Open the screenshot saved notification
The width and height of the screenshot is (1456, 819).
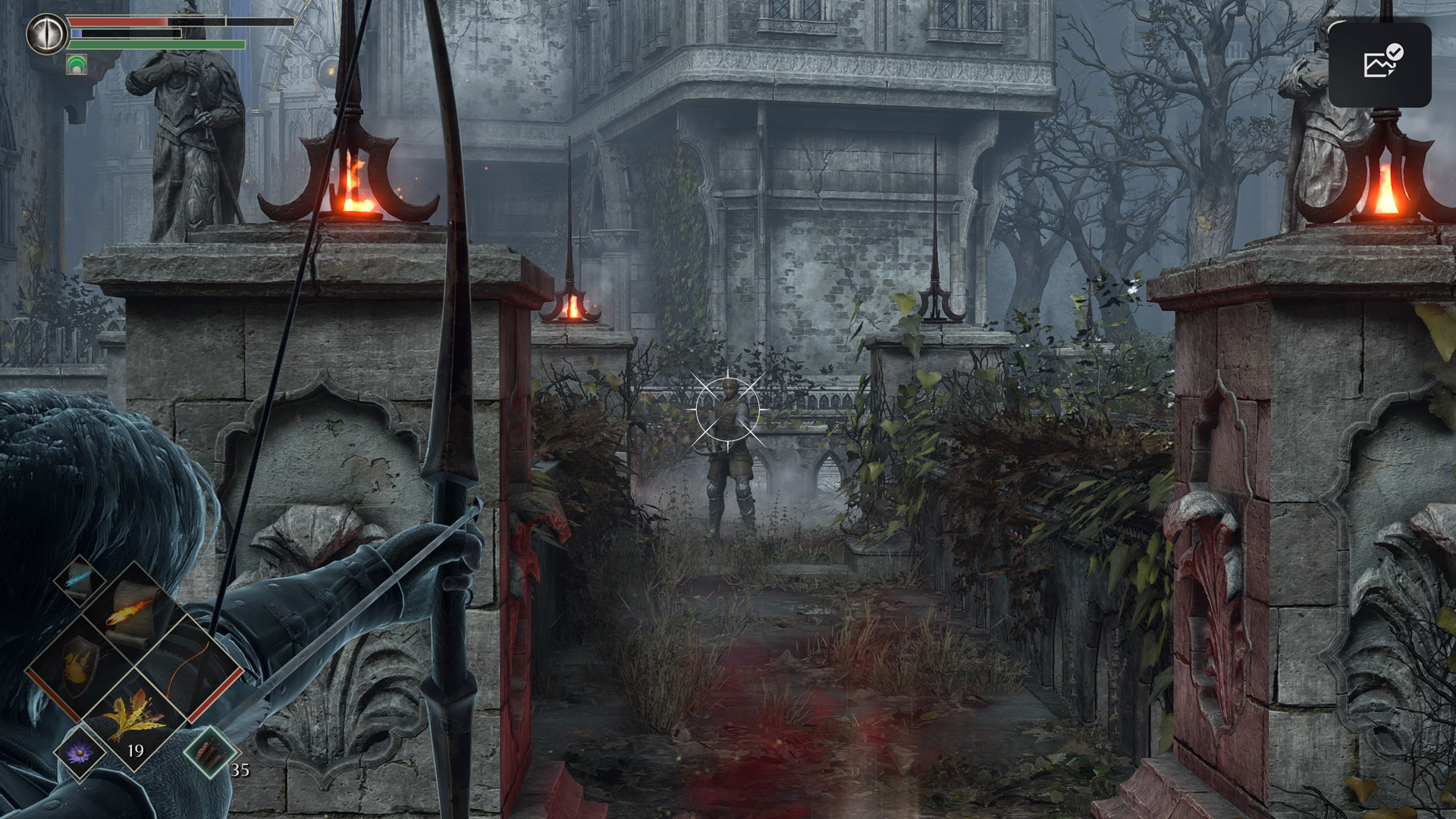(x=1379, y=64)
